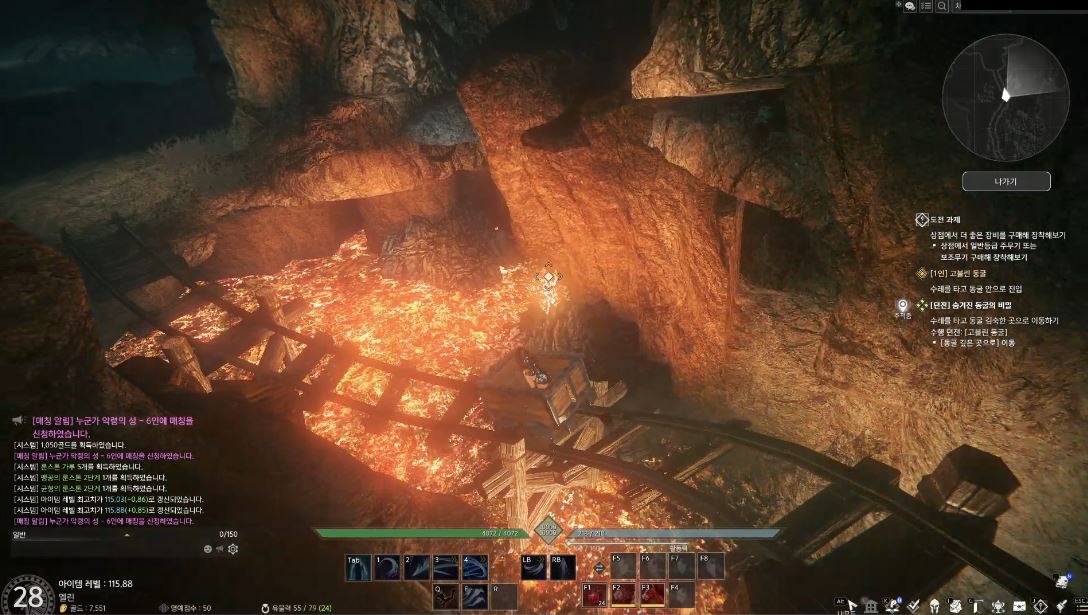Use the slash skill in slot 3
This screenshot has height=615, width=1088.
445,567
